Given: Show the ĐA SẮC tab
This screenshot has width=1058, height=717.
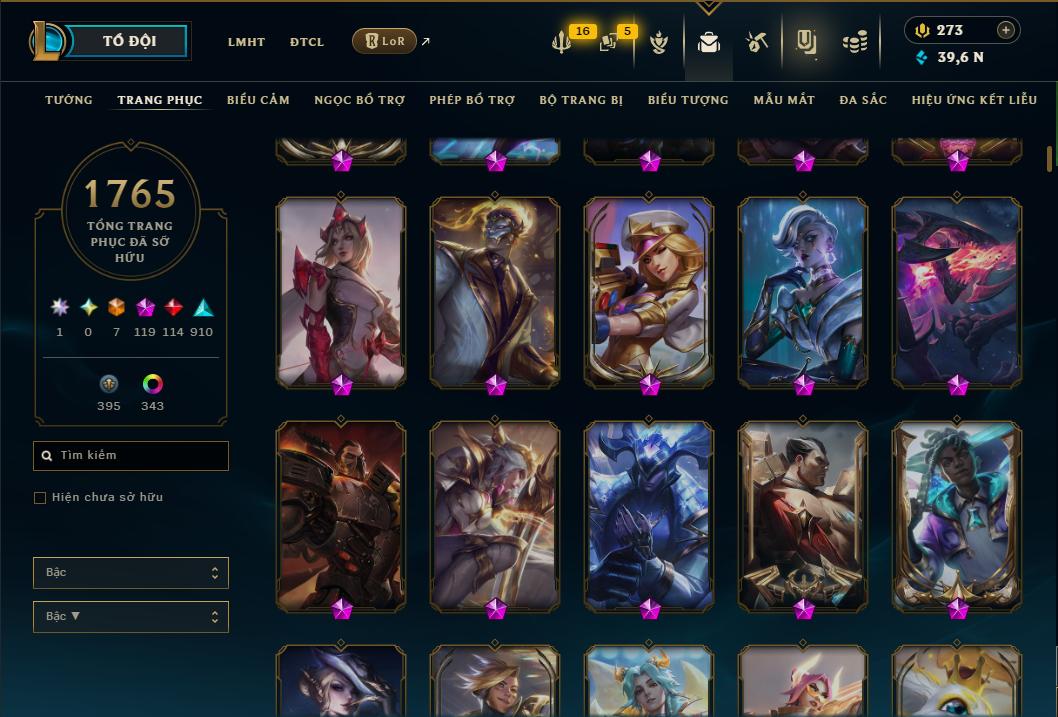Looking at the screenshot, I should pyautogui.click(x=863, y=100).
